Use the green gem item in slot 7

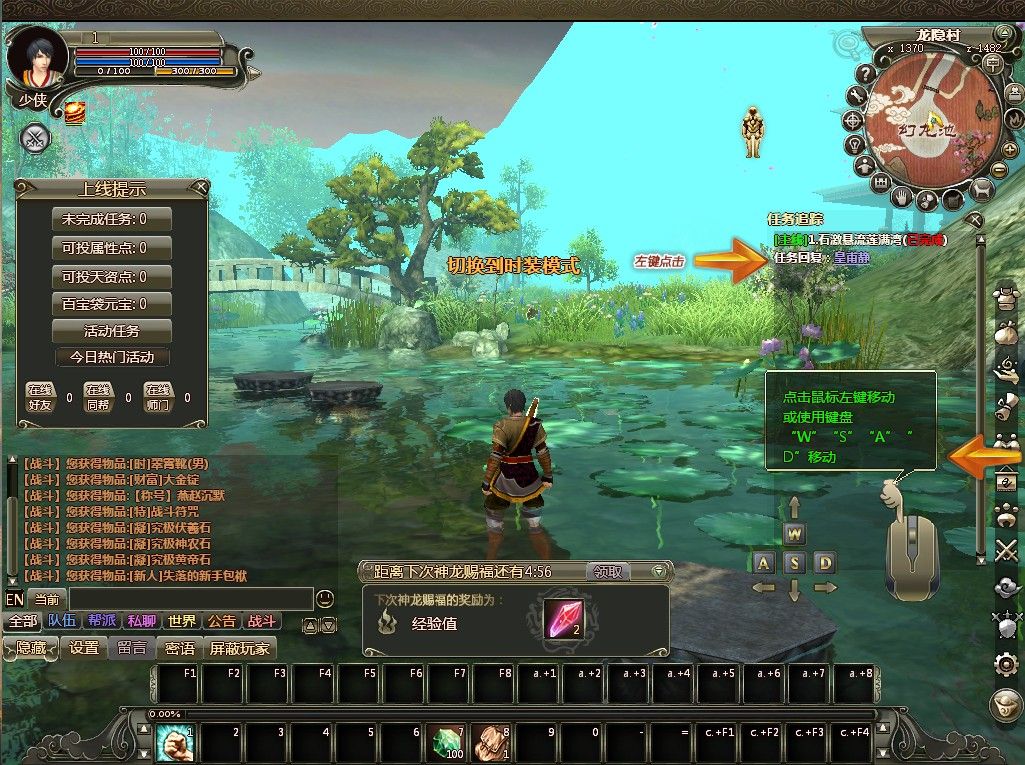pyautogui.click(x=446, y=743)
